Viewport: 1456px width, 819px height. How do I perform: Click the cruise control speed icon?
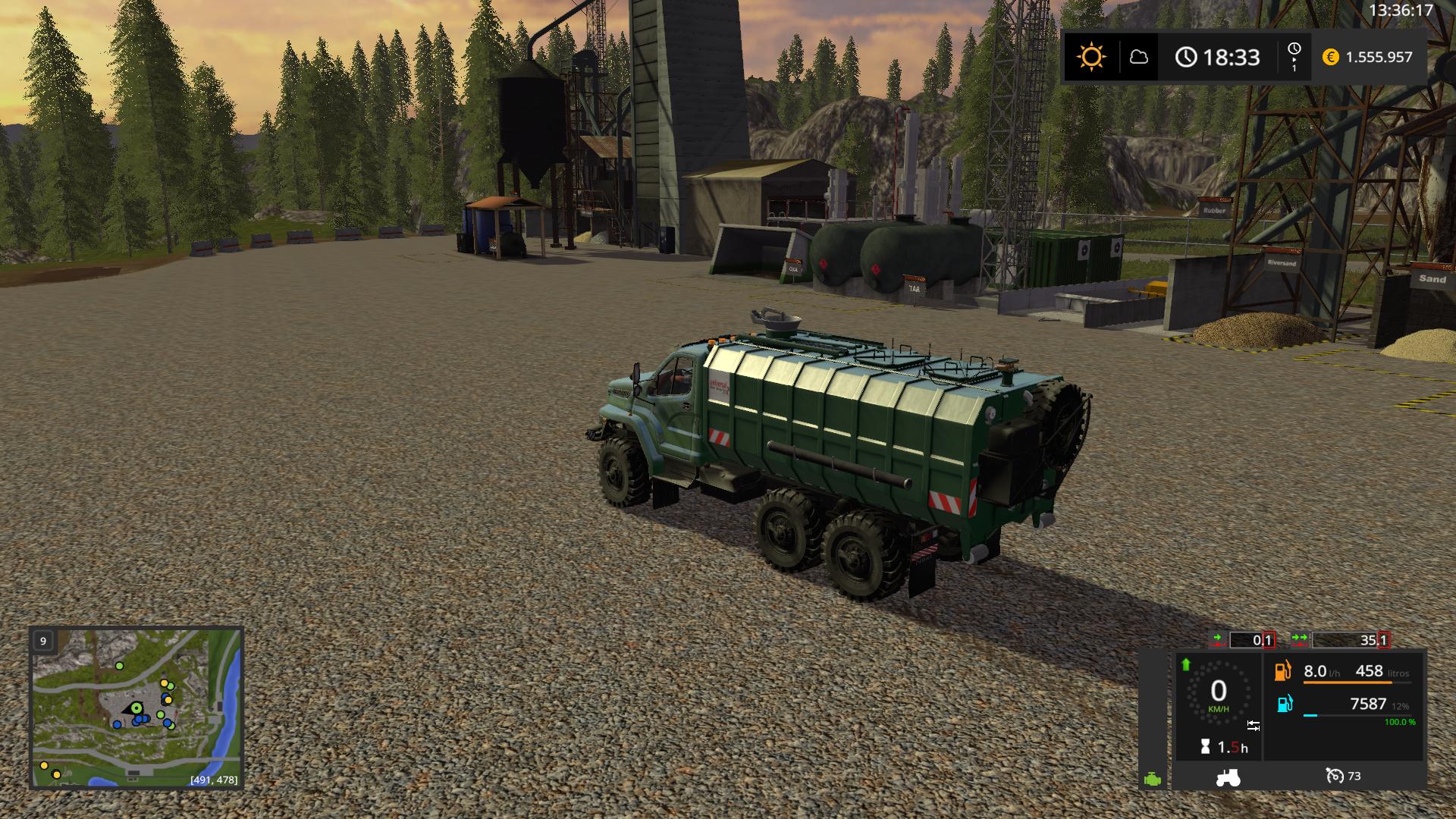click(1334, 776)
